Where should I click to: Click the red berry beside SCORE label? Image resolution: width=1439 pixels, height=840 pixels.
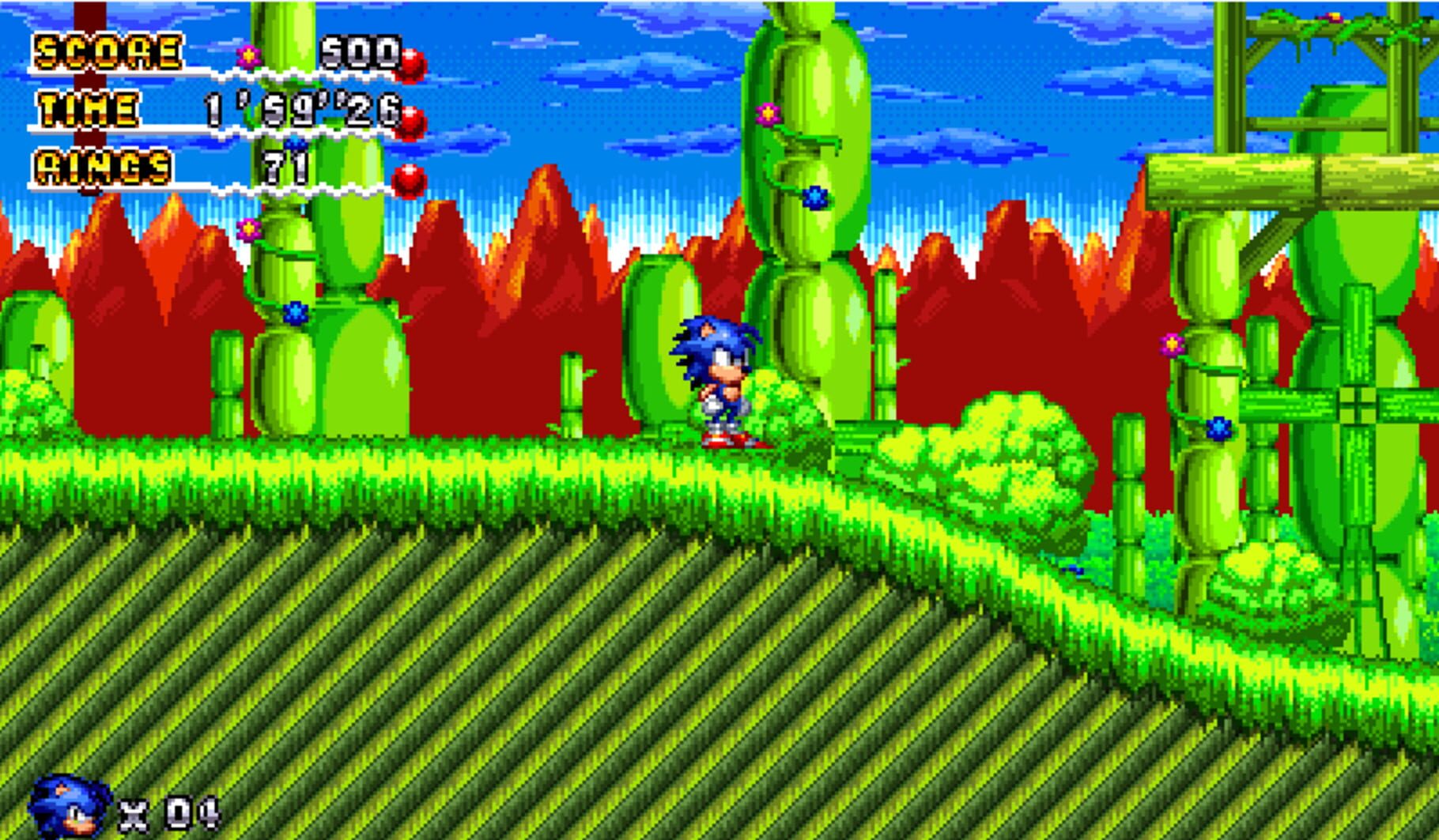412,63
